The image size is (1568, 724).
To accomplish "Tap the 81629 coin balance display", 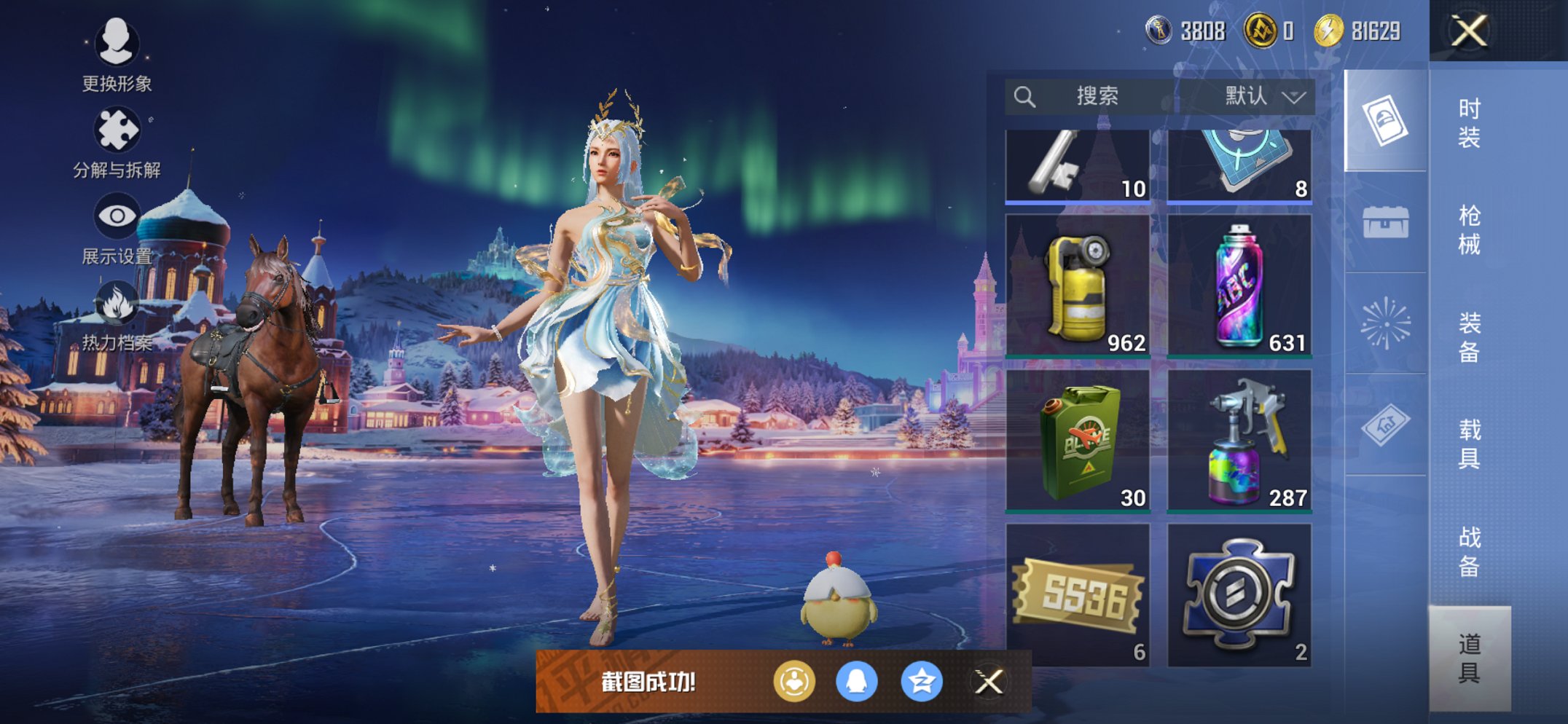I will (x=1370, y=31).
